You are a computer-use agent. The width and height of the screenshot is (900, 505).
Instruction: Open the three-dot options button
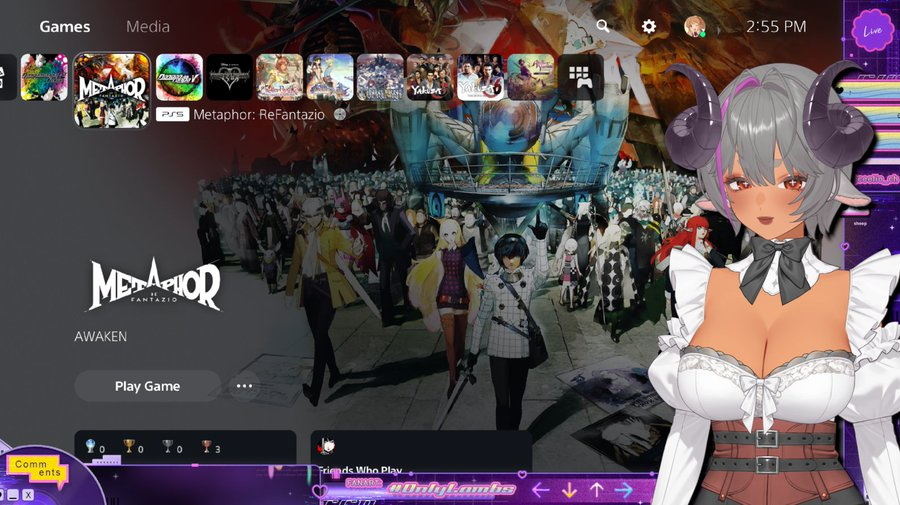pos(243,386)
